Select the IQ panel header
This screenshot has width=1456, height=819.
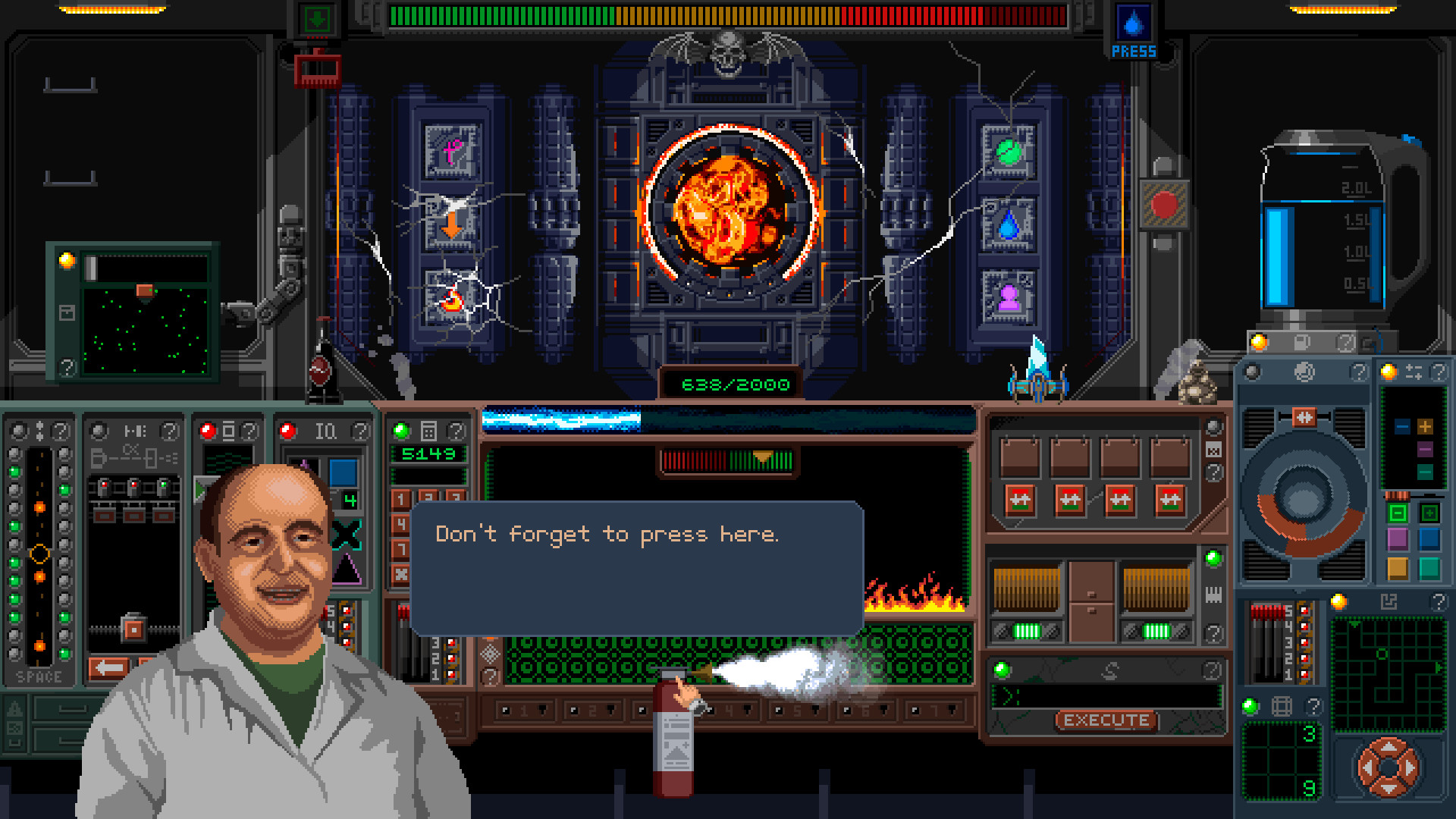pos(325,431)
